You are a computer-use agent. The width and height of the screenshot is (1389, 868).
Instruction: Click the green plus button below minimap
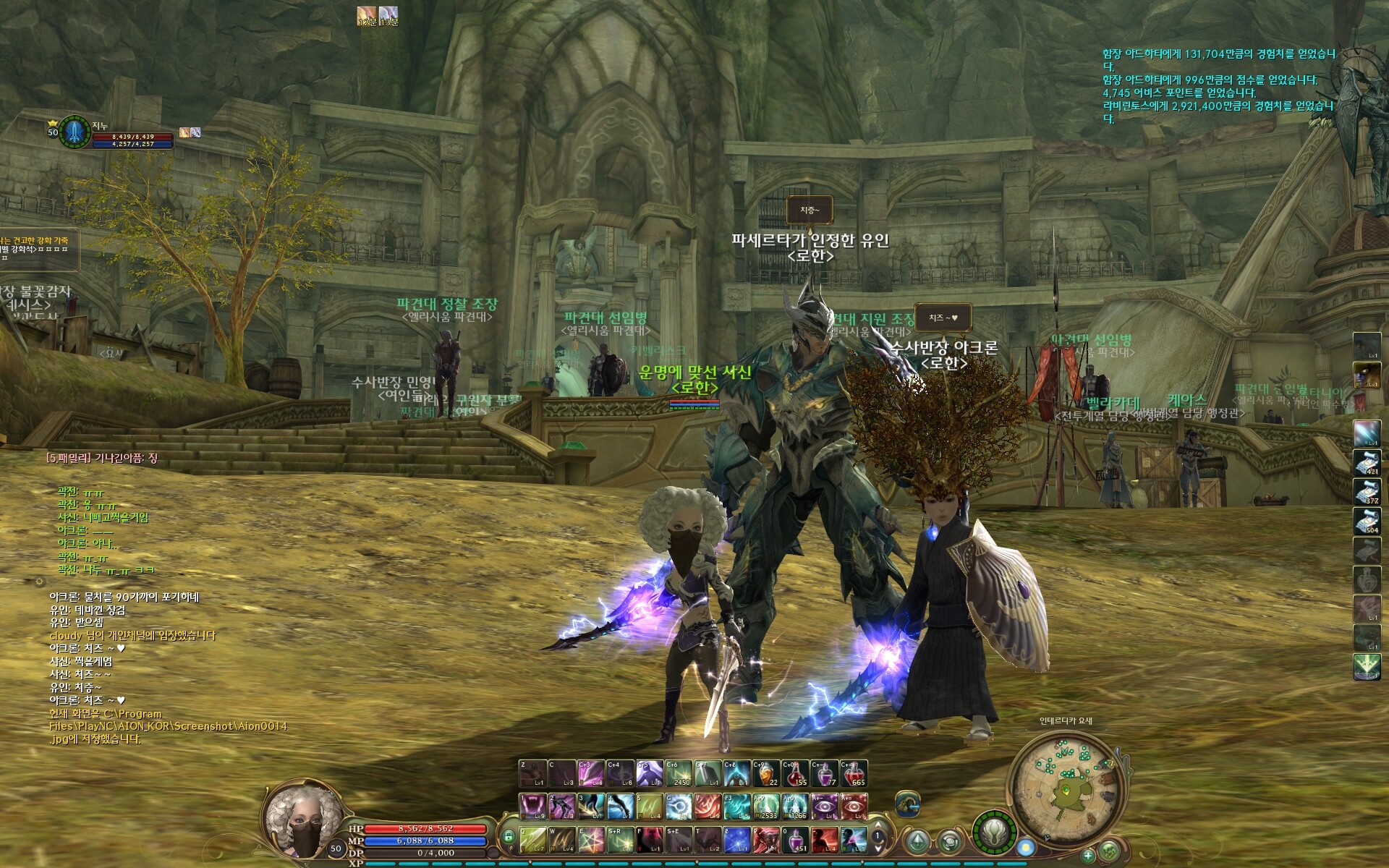pos(1087,856)
